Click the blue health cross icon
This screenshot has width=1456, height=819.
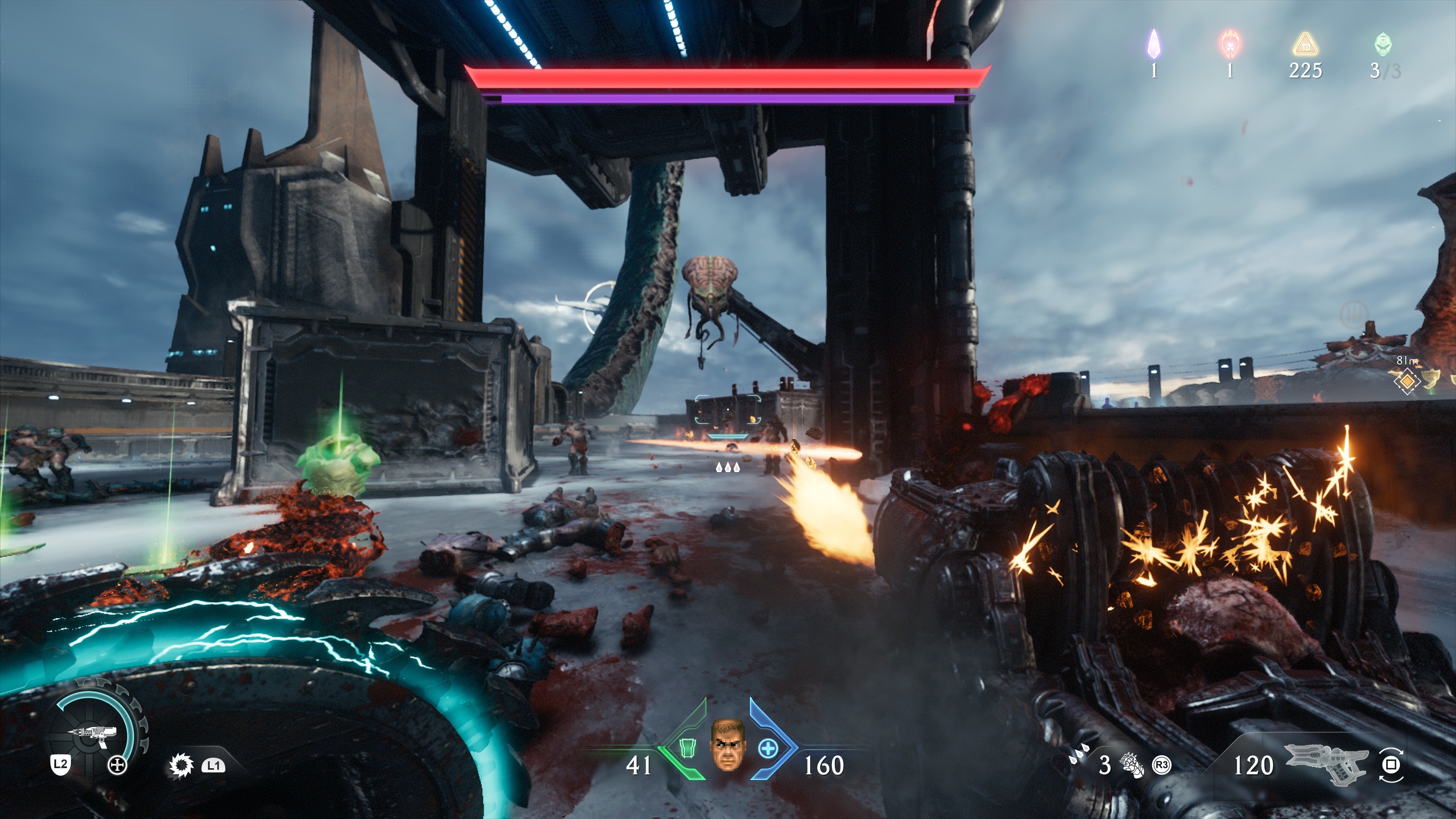tap(767, 750)
